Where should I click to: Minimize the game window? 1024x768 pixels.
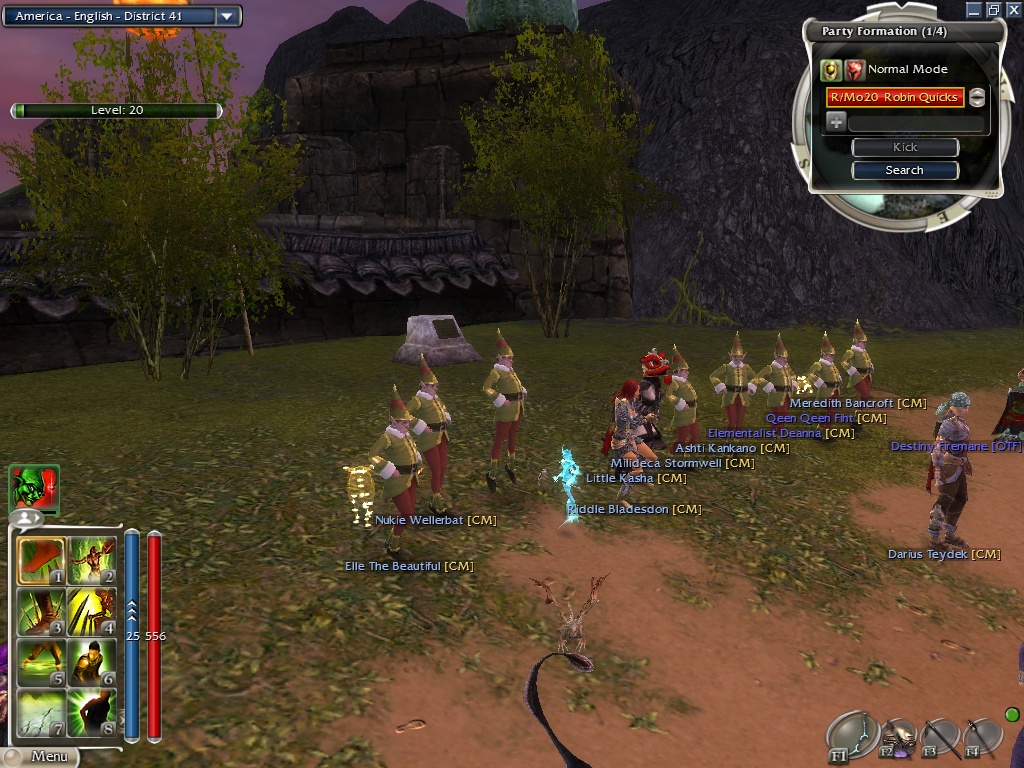(x=973, y=9)
